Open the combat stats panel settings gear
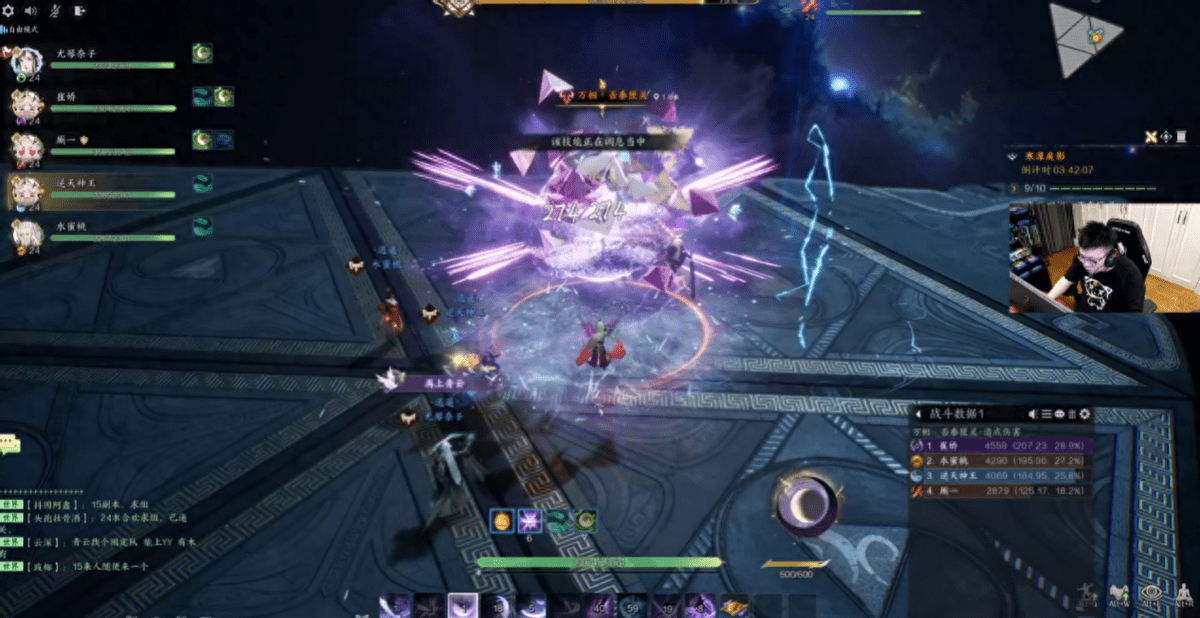Image resolution: width=1200 pixels, height=618 pixels. click(1085, 414)
